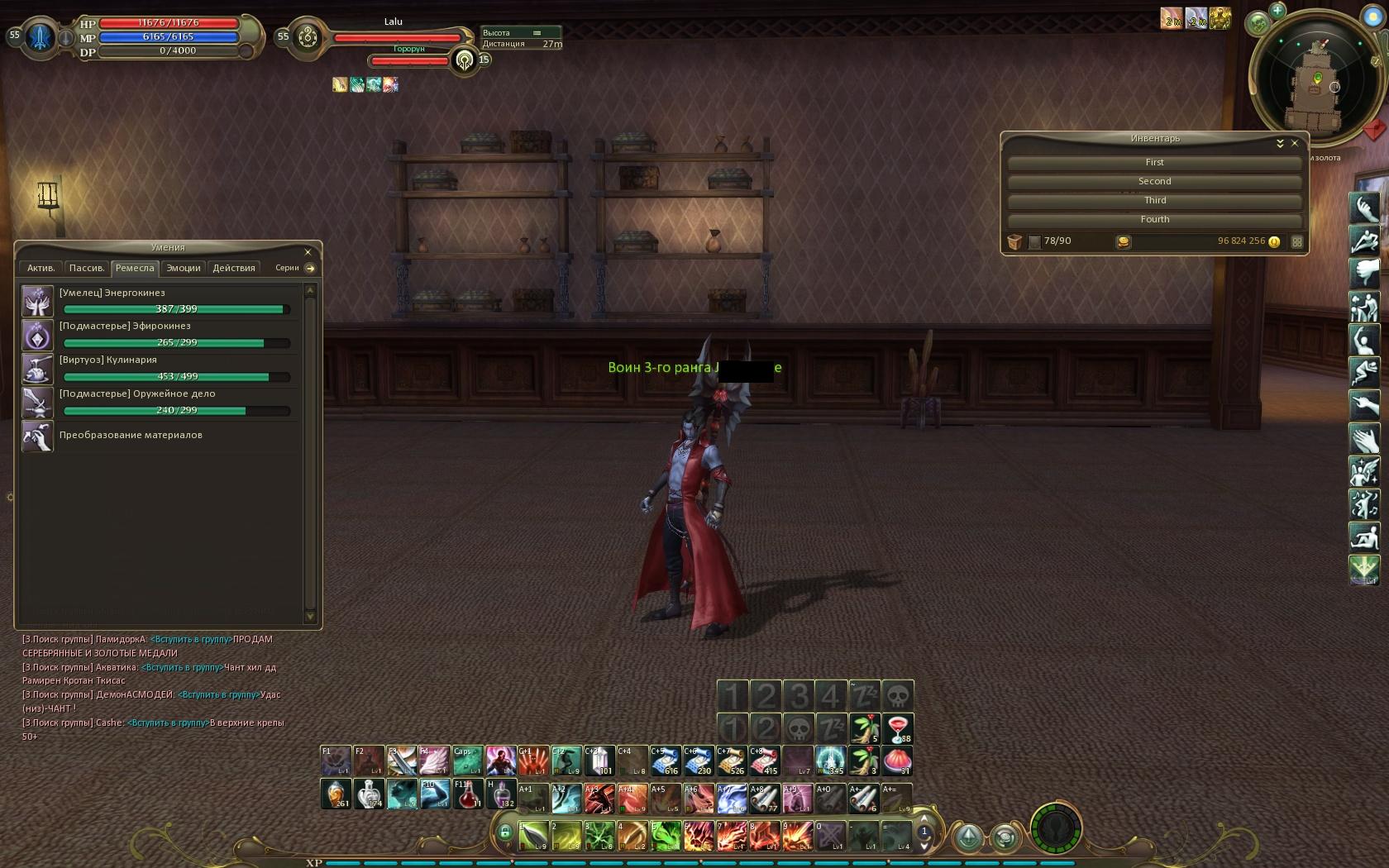Open the Серии skill chain arrow
This screenshot has width=1389, height=868.
click(310, 268)
